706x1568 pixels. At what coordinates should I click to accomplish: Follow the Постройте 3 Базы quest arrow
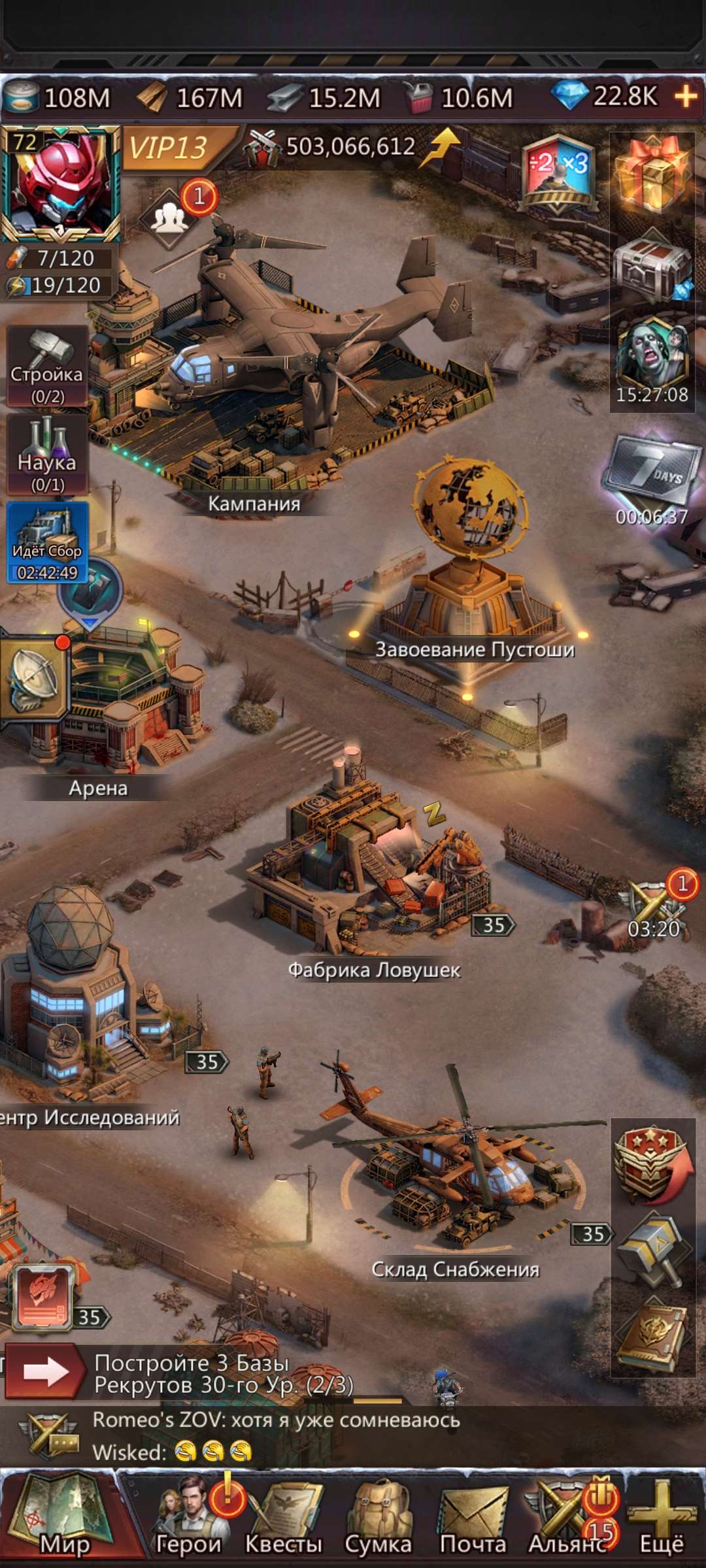[44, 1372]
